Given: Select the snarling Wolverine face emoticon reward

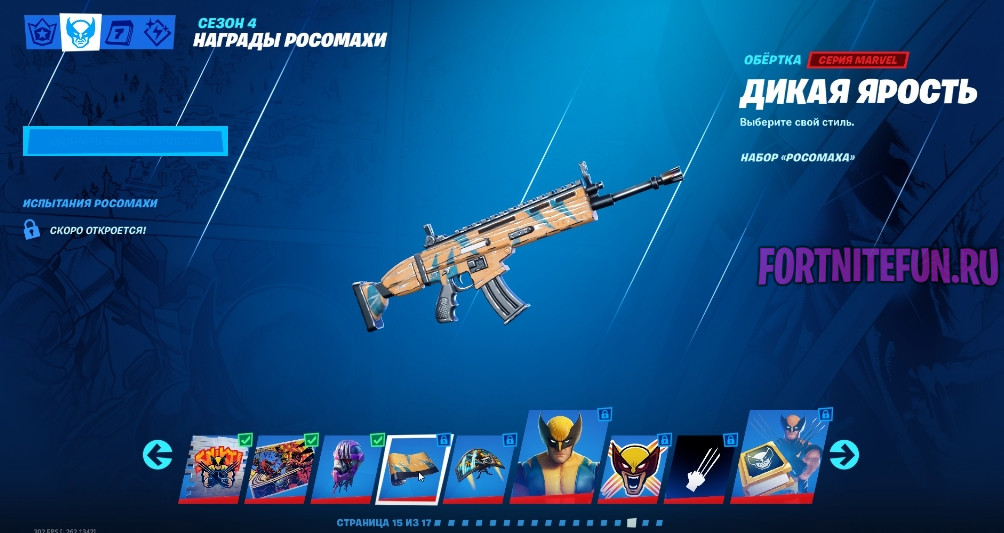Looking at the screenshot, I should tap(635, 467).
